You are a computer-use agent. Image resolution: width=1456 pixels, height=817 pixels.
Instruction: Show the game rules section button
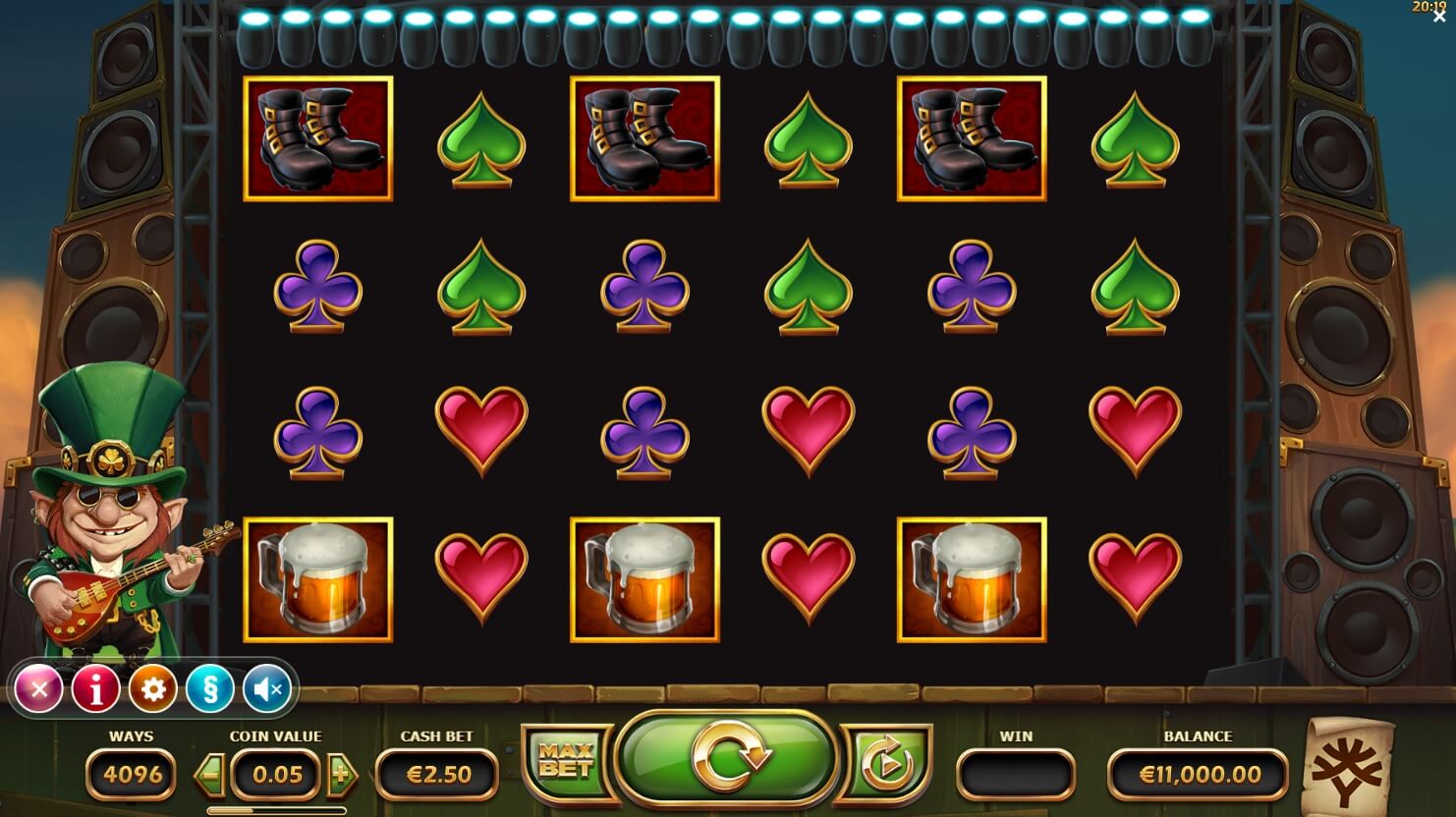[x=209, y=689]
